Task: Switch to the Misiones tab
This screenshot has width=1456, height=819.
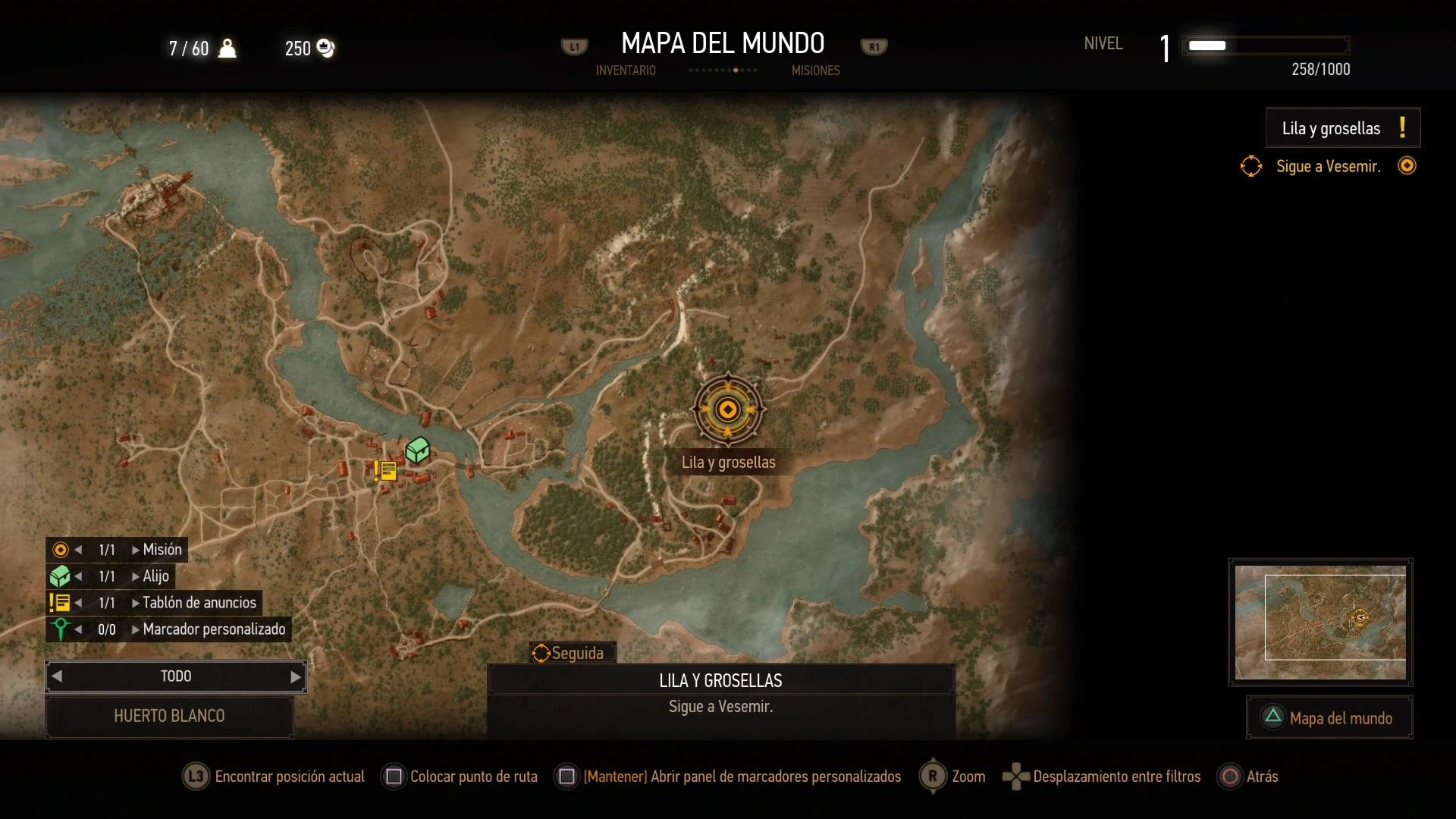Action: [x=815, y=71]
